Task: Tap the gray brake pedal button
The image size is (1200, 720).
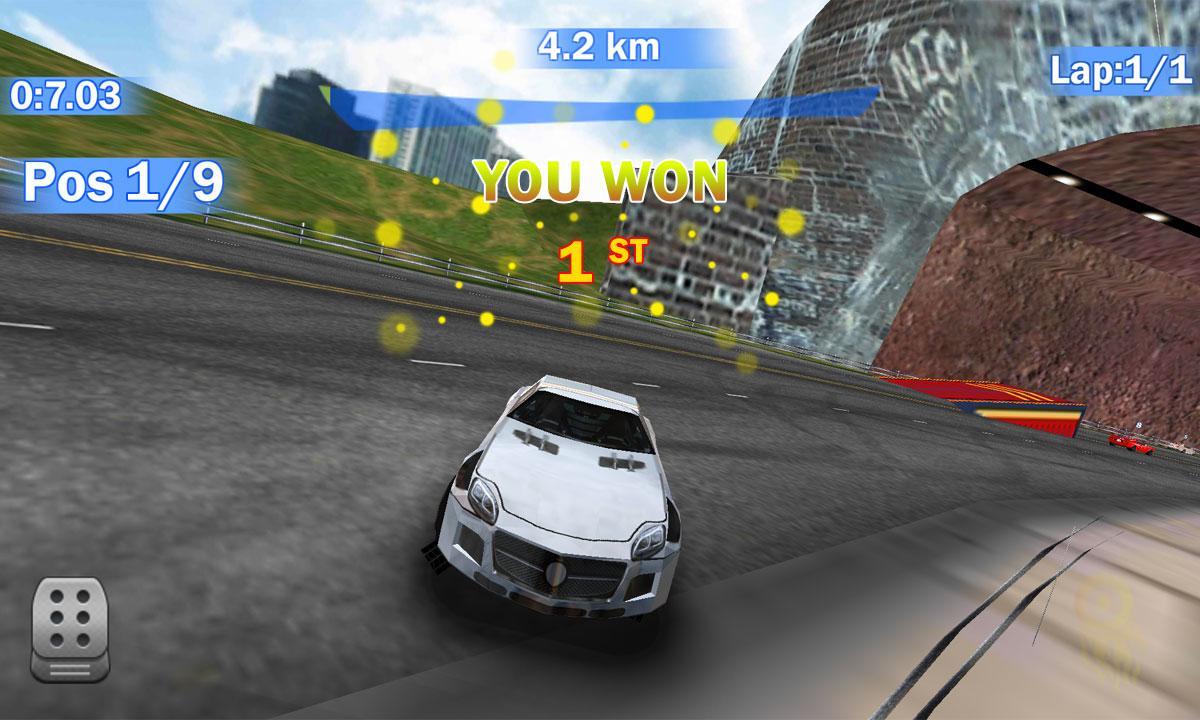Action: point(70,626)
